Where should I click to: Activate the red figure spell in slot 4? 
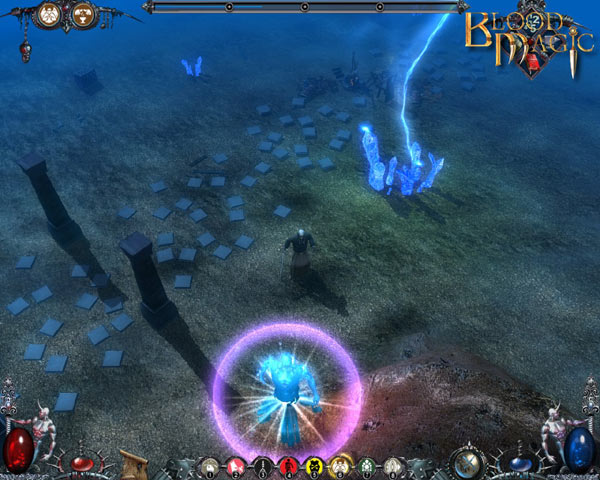click(289, 465)
